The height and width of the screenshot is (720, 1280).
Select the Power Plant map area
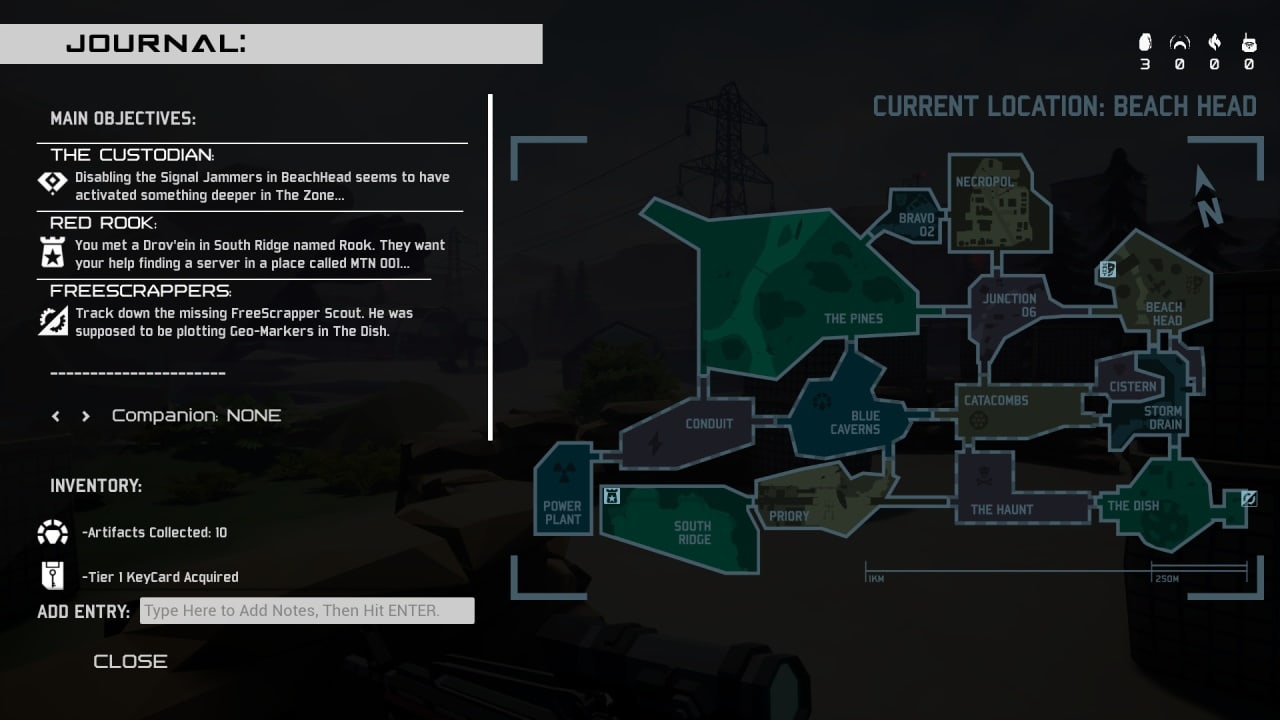(562, 500)
